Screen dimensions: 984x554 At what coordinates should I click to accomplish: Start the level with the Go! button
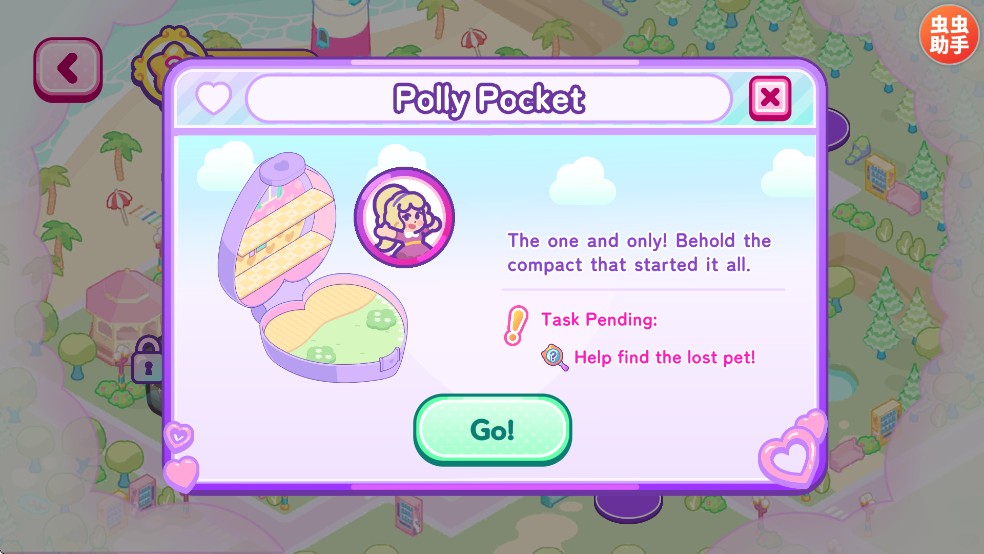[492, 430]
